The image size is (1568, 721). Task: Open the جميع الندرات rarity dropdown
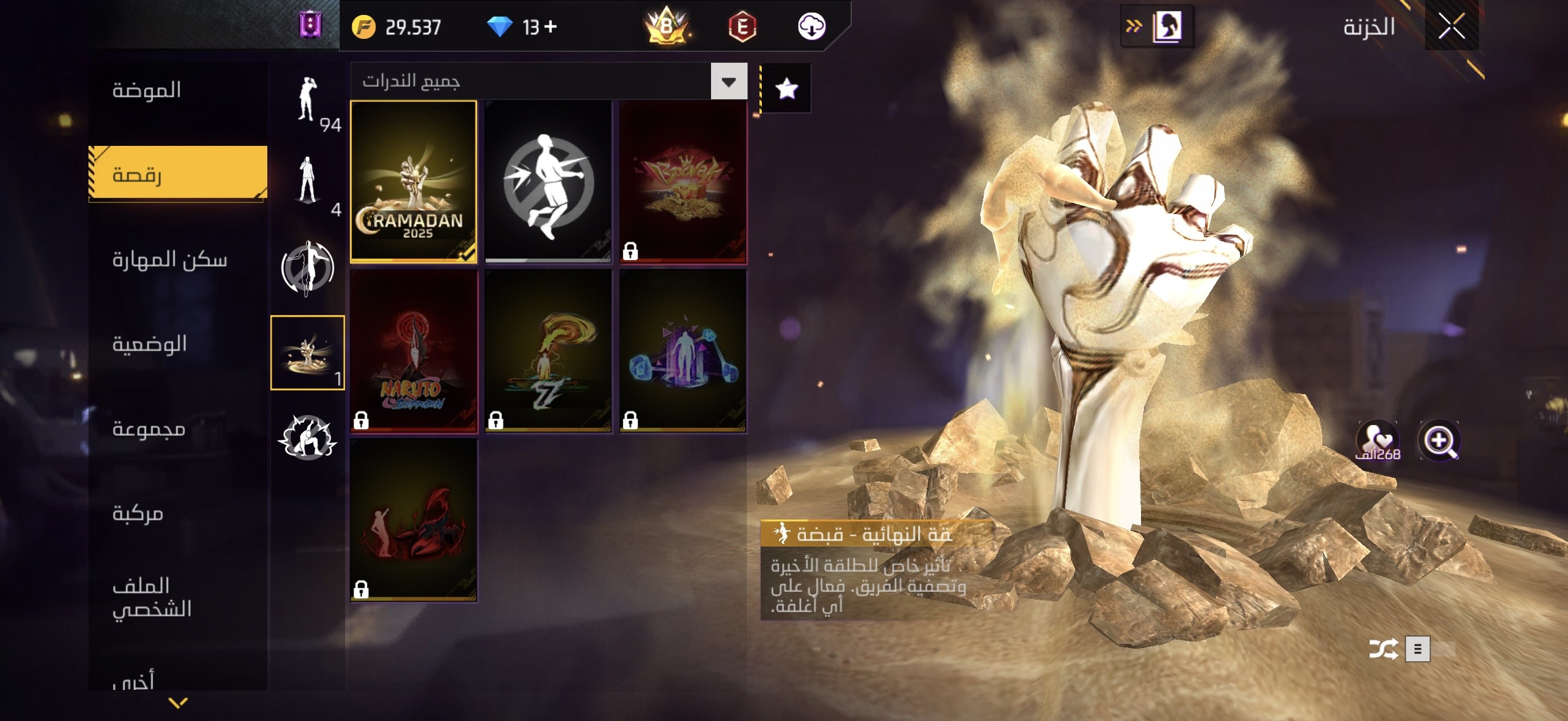pyautogui.click(x=728, y=81)
